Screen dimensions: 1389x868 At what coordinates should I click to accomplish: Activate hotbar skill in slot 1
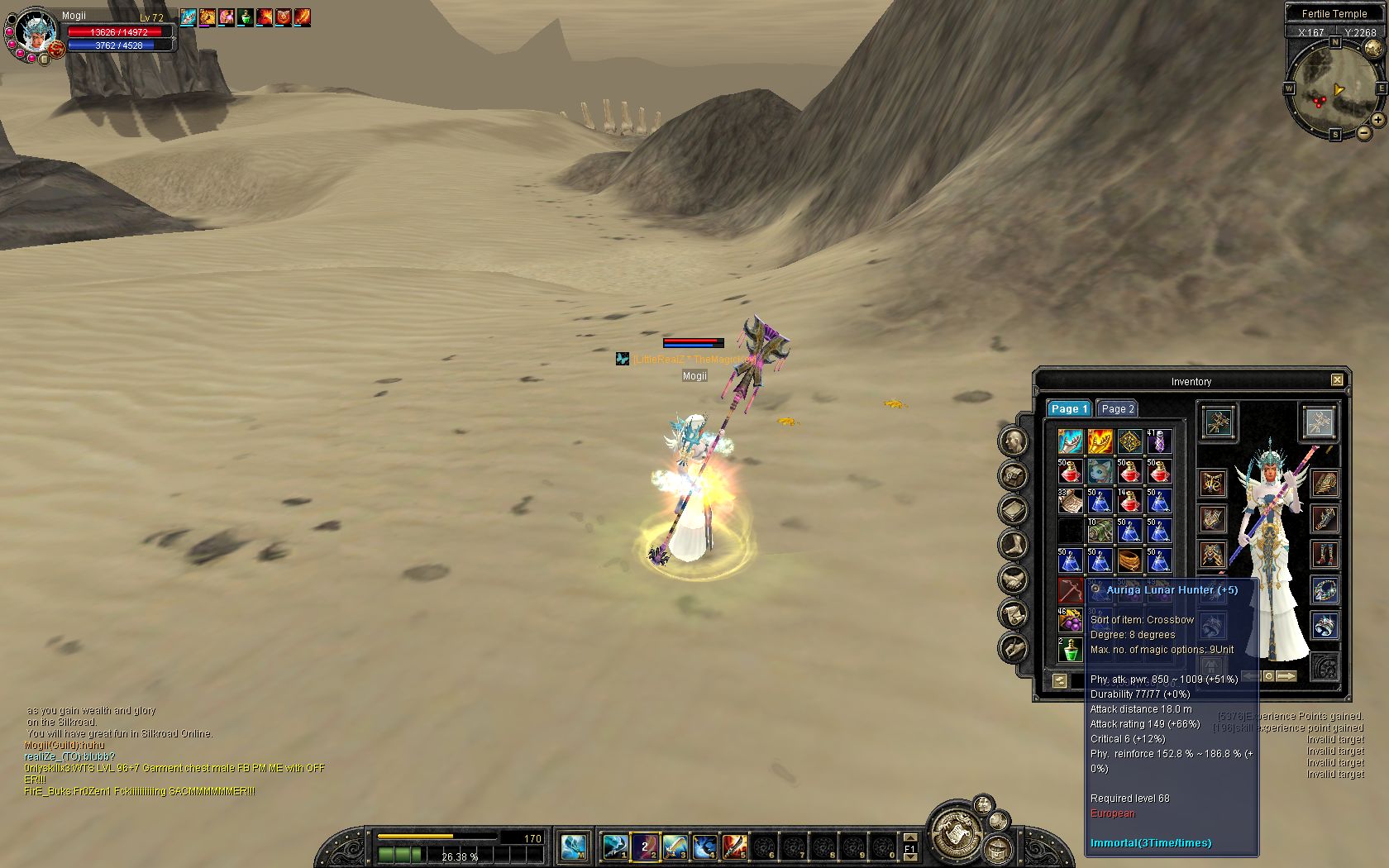point(614,846)
